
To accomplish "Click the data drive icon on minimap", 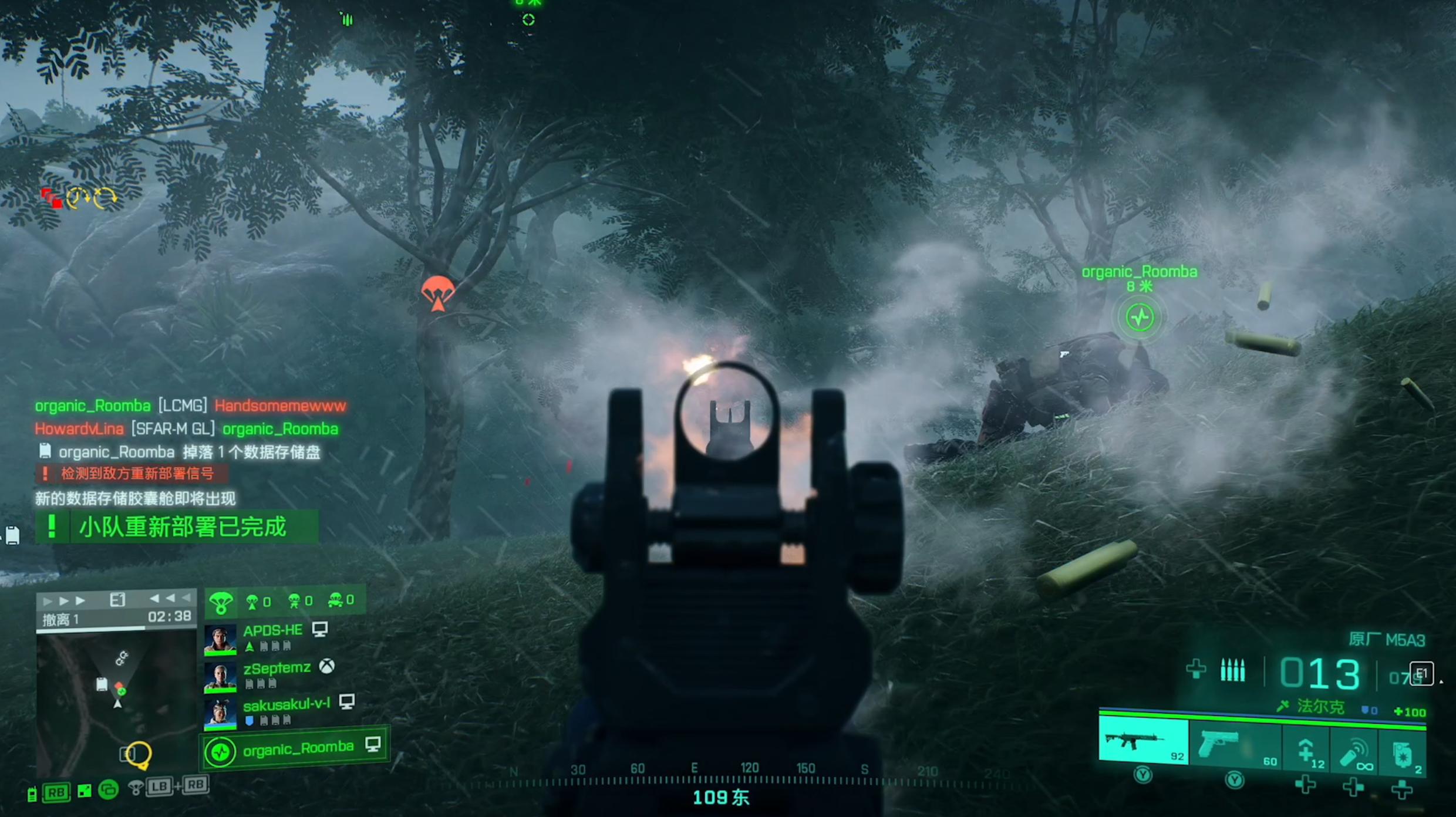I will (102, 684).
